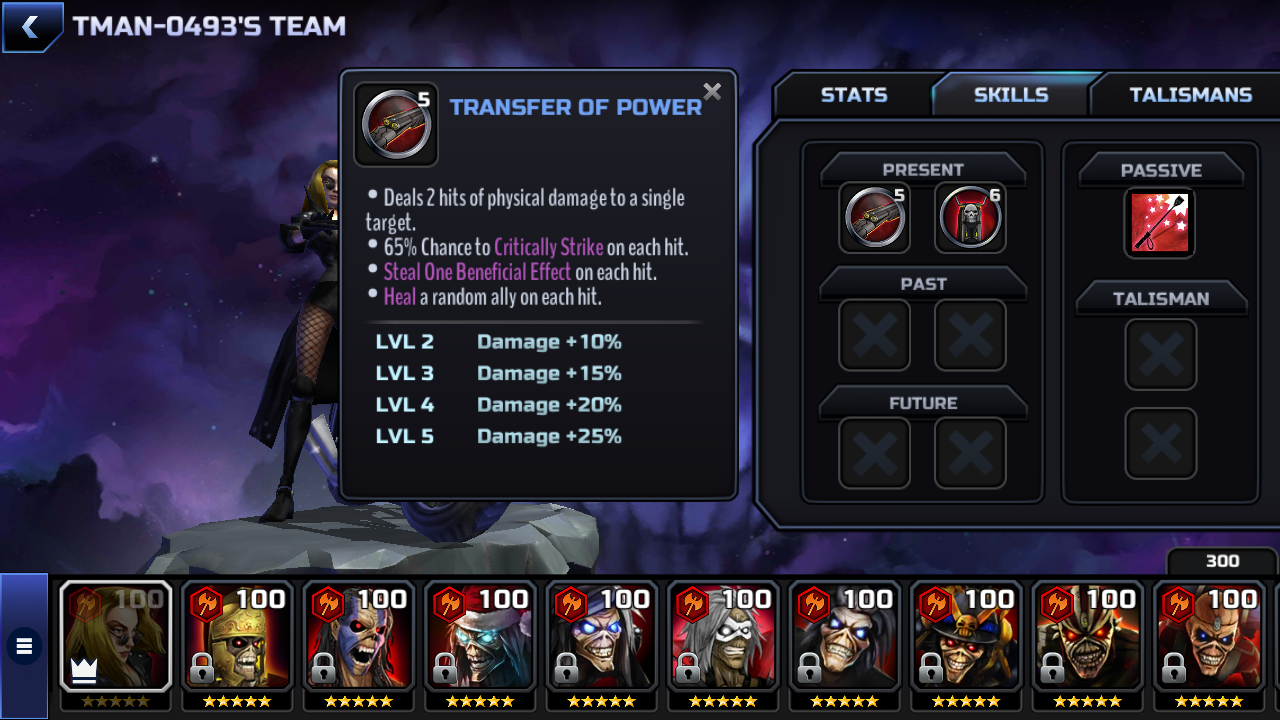This screenshot has height=720, width=1280.
Task: Close the Transfer of Power tooltip
Action: click(x=712, y=92)
